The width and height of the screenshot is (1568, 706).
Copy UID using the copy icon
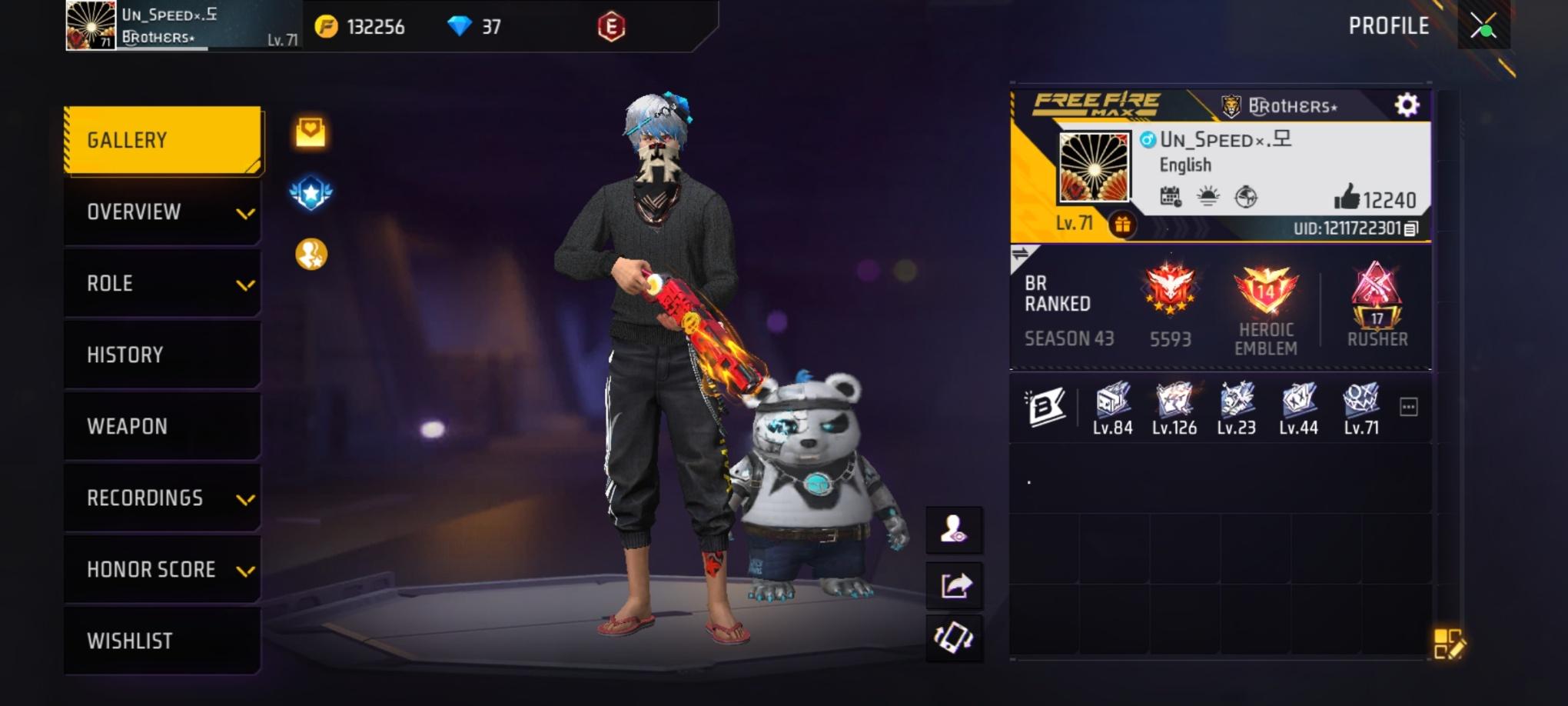point(1412,228)
